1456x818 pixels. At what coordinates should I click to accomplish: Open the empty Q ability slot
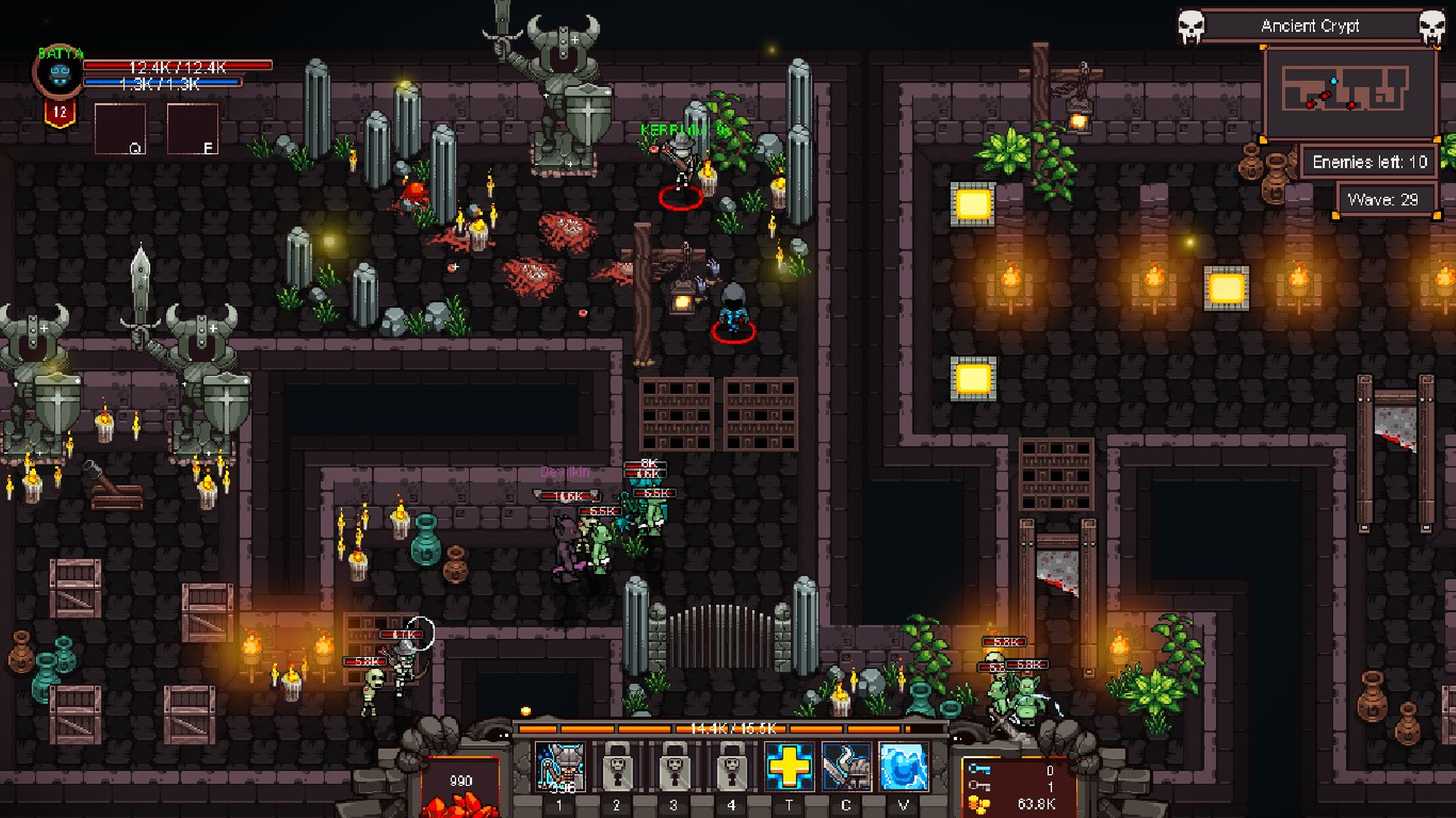pyautogui.click(x=120, y=128)
